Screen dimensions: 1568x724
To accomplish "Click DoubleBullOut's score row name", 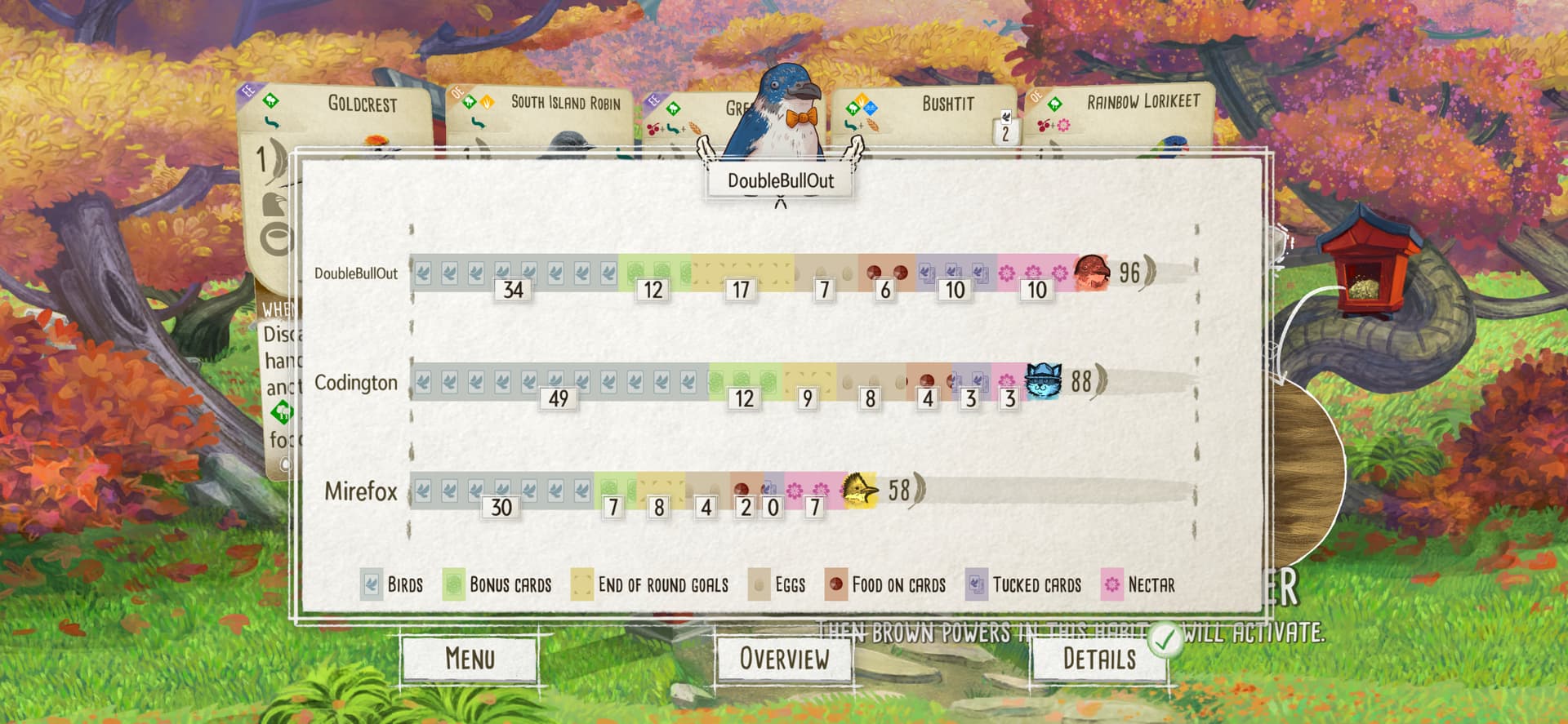I will tap(356, 273).
